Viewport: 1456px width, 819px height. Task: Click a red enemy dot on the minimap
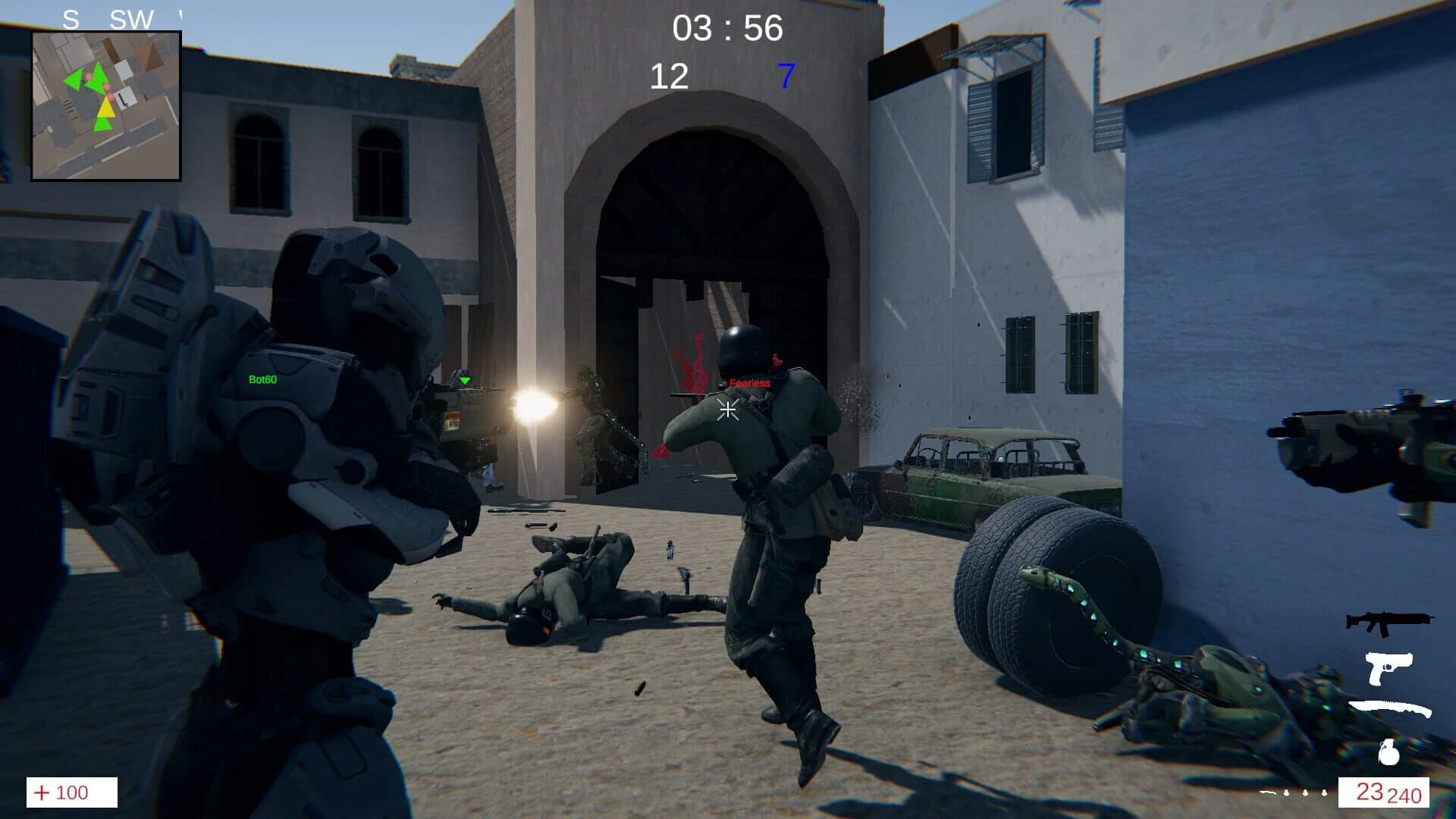point(89,76)
